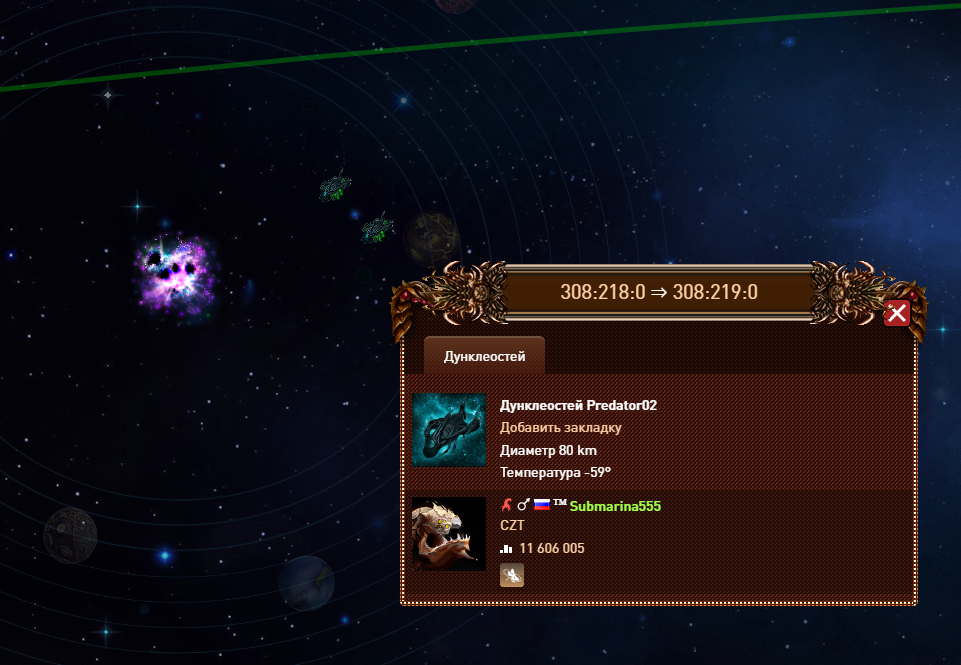The image size is (961, 665).
Task: Select the creature avatar of Submarina555
Action: pyautogui.click(x=448, y=534)
